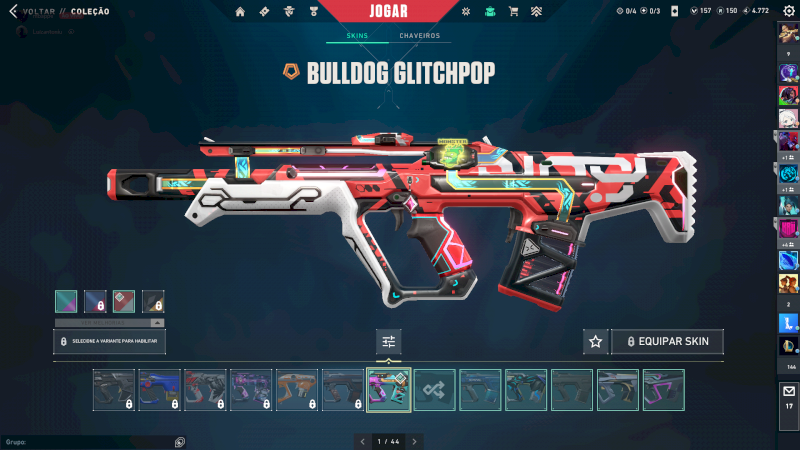Viewport: 800px width, 450px height.
Task: Open the home icon in top navigation
Action: click(x=240, y=12)
